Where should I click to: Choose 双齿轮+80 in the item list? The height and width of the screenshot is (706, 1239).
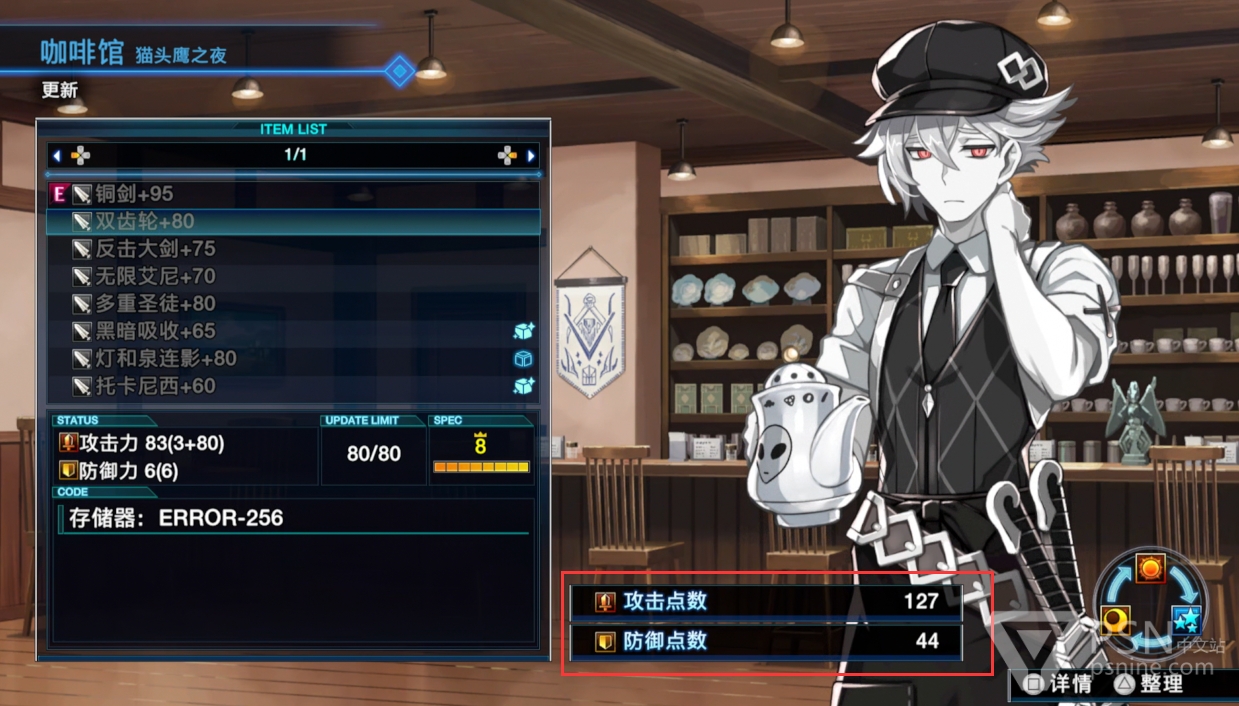(x=144, y=221)
